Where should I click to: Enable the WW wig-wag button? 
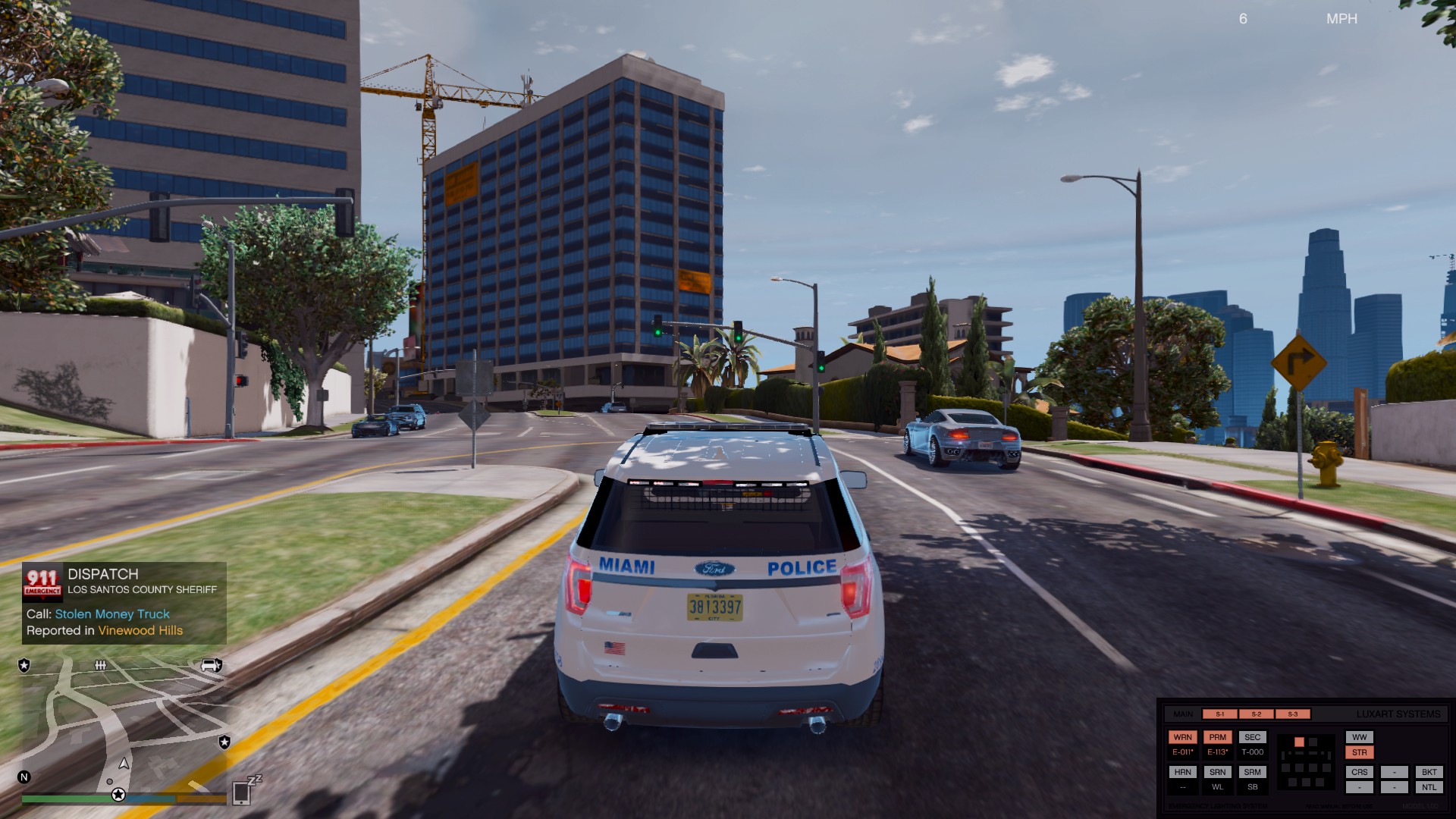(1359, 737)
